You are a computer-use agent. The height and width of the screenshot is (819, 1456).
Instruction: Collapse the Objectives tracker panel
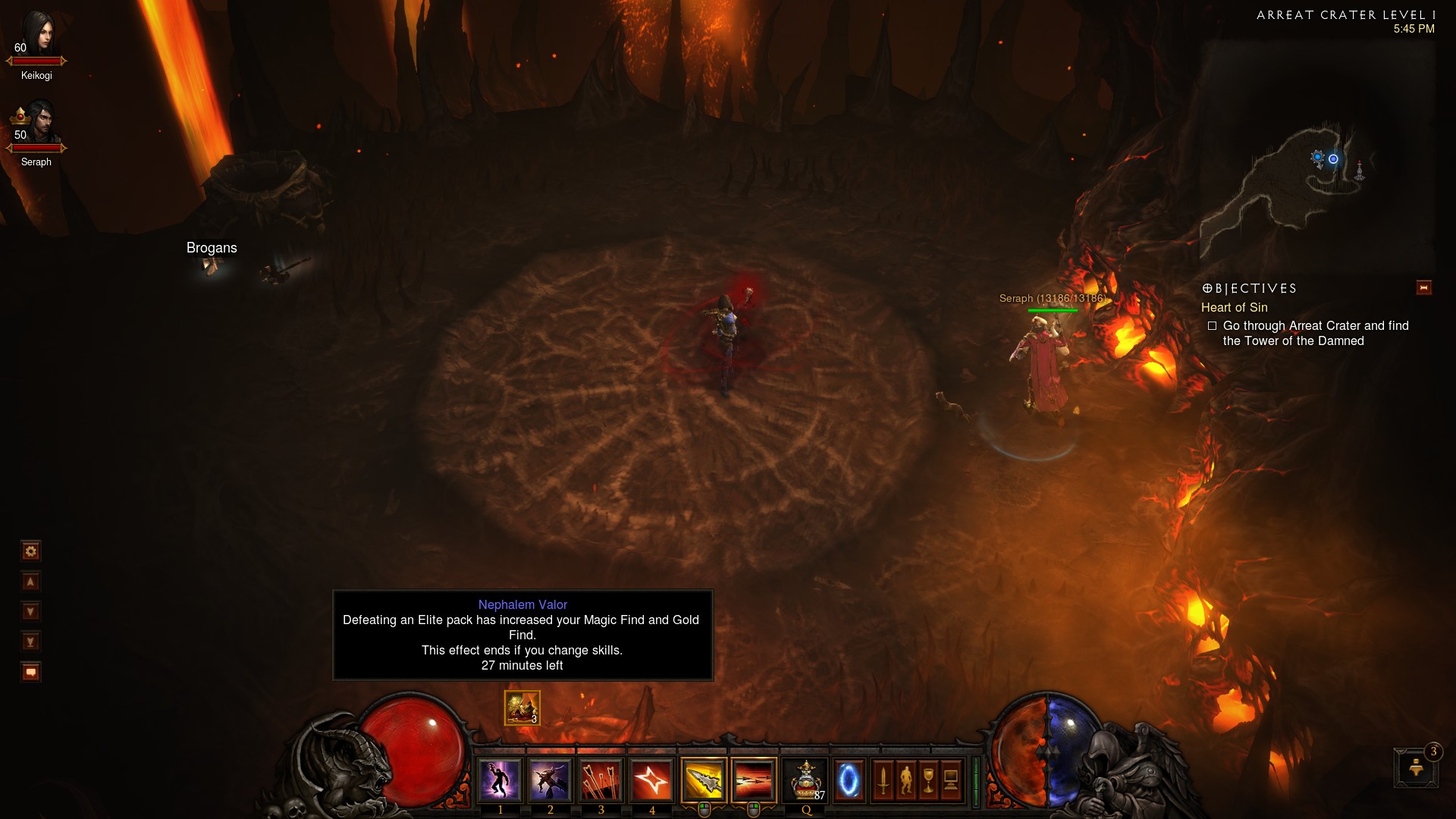(1423, 287)
